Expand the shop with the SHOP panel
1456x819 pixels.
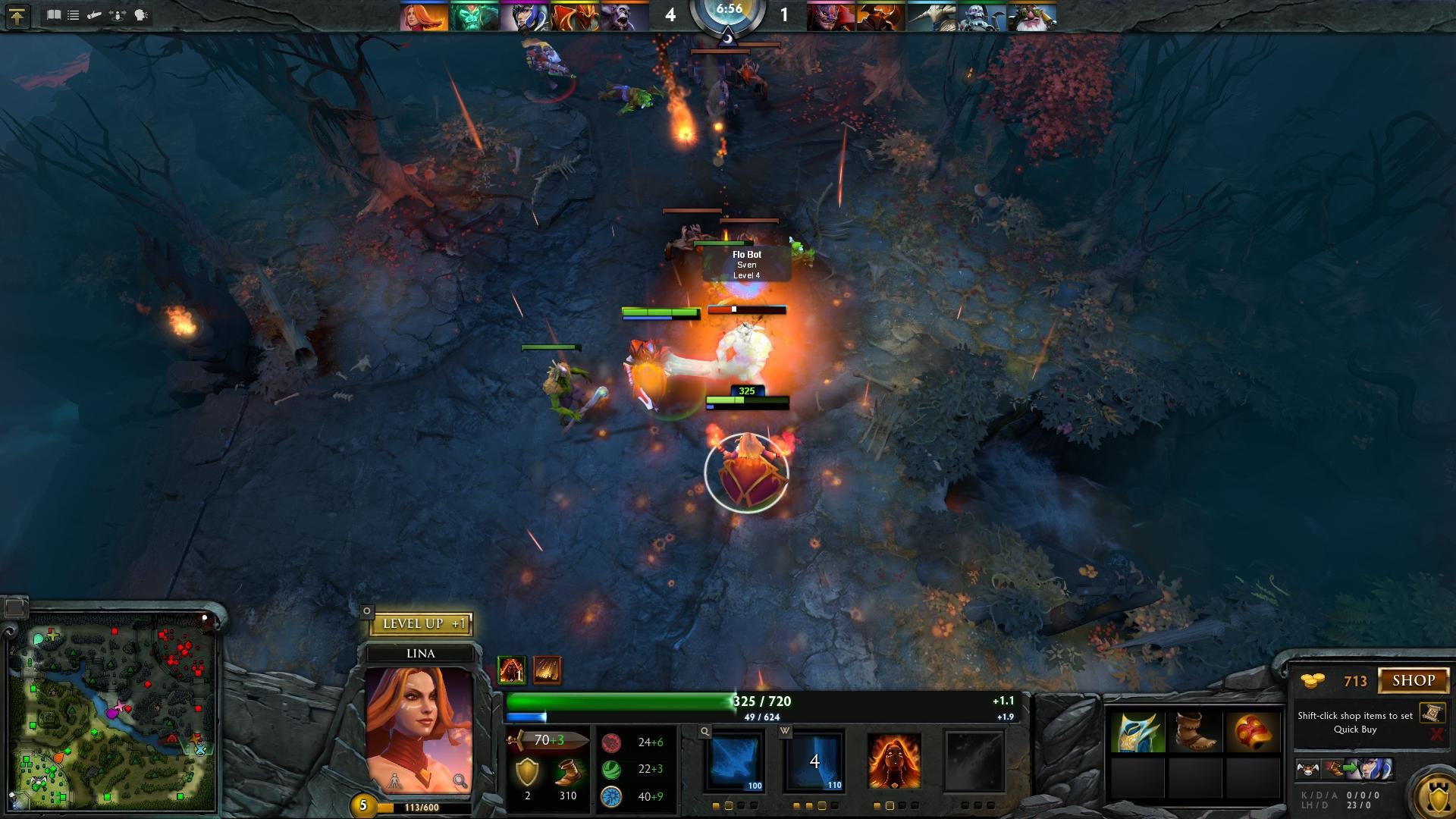(x=1414, y=679)
